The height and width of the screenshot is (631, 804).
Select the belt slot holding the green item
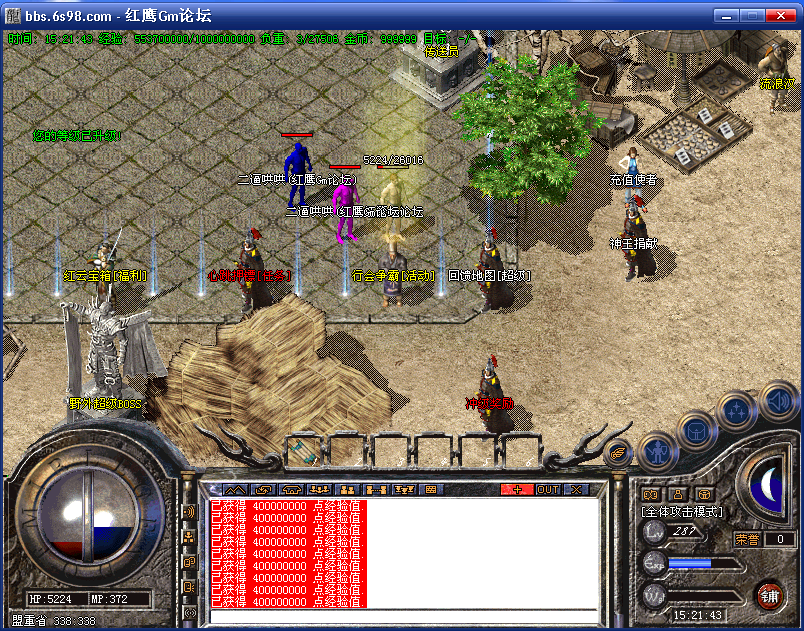[306, 450]
